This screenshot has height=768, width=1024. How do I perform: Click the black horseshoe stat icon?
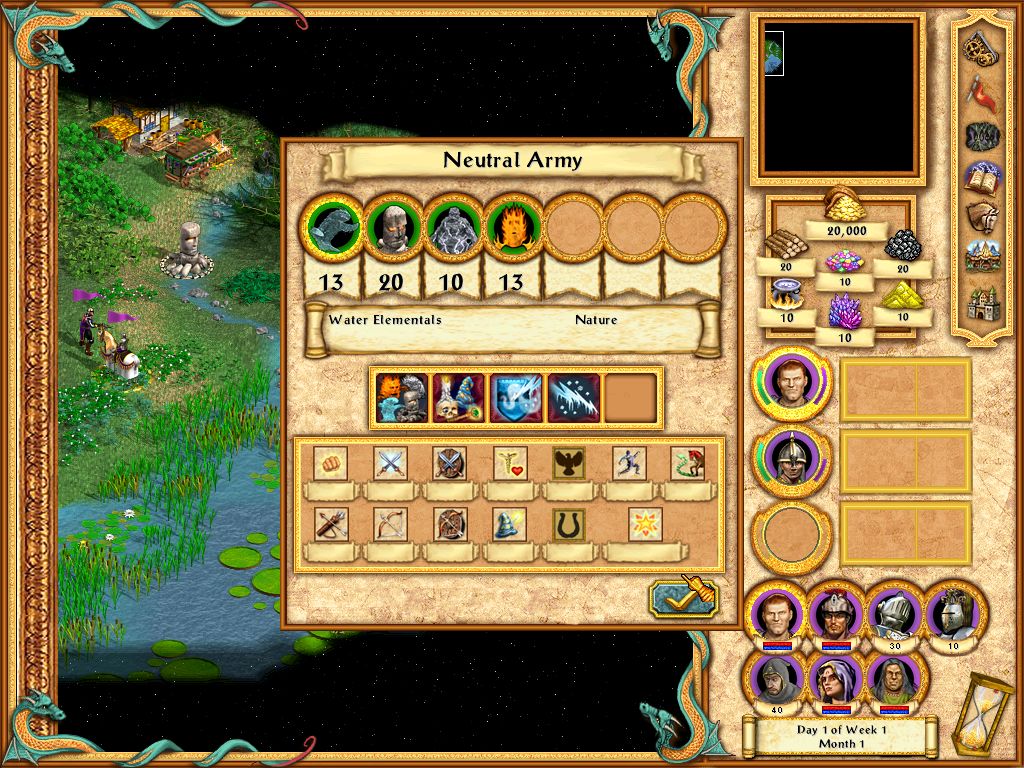(570, 524)
